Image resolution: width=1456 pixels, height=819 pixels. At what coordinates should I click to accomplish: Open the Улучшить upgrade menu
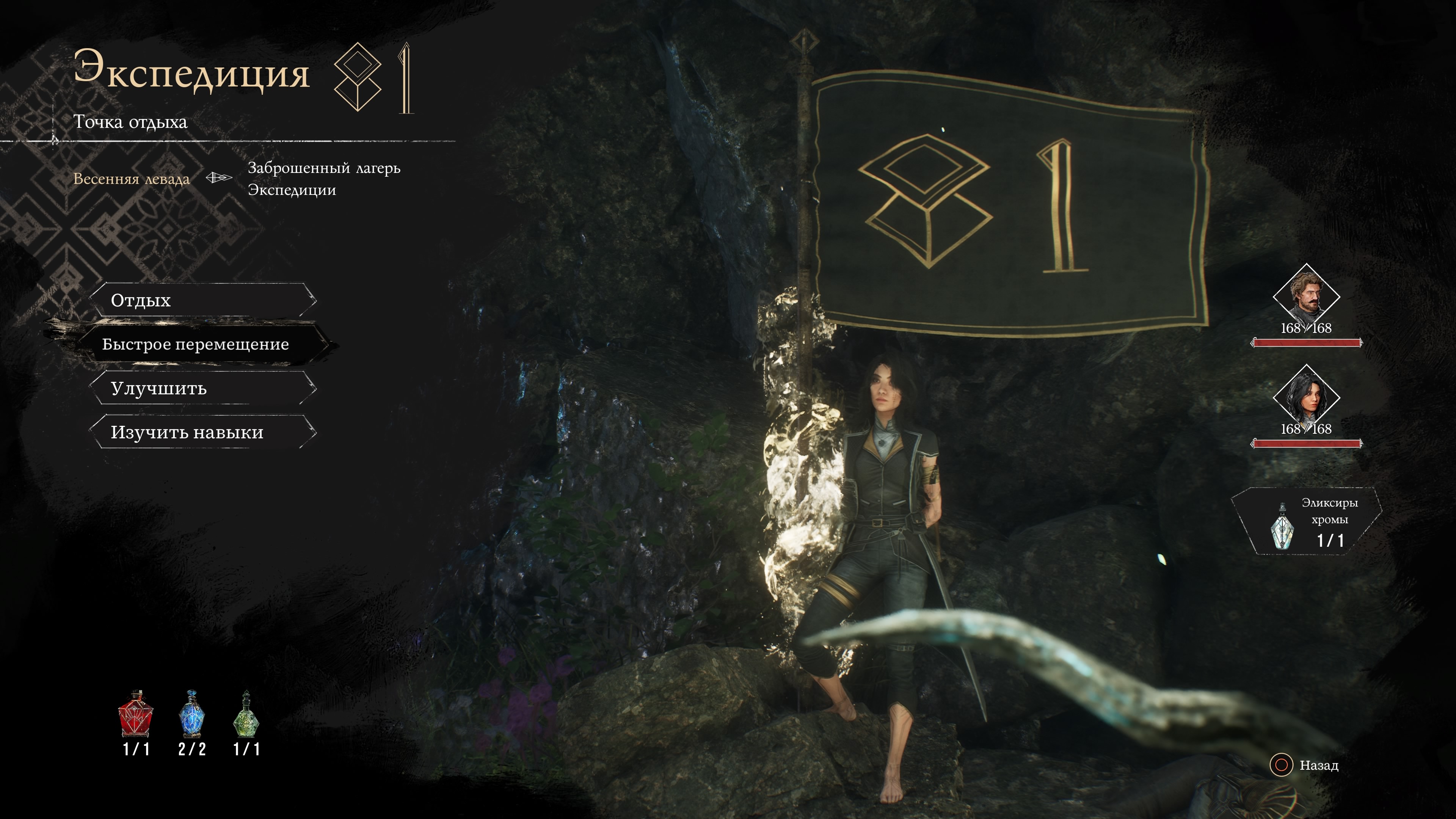(x=202, y=388)
